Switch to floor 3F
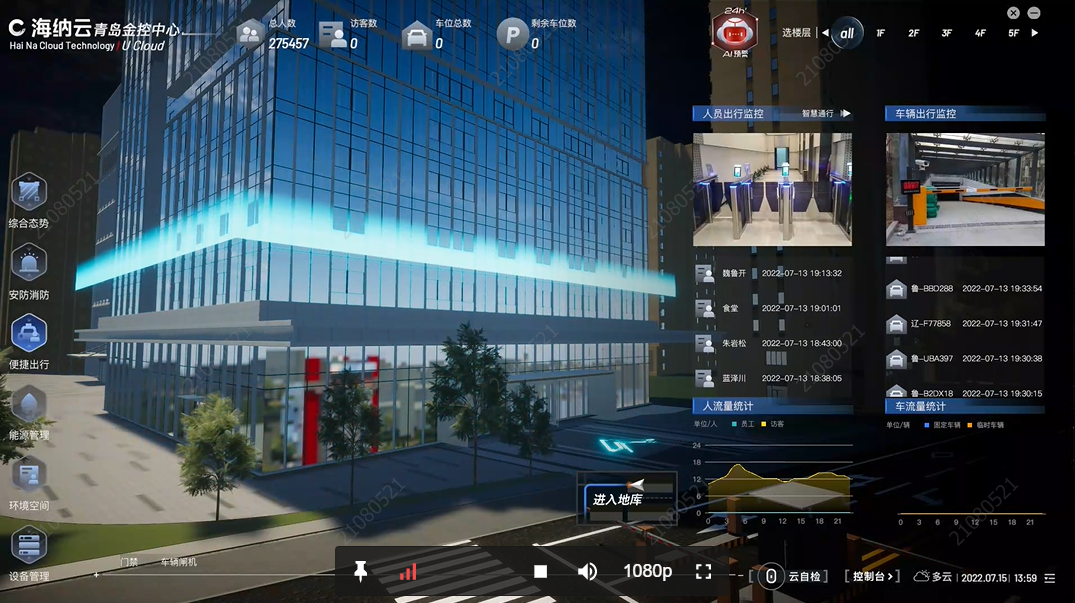1075x603 pixels. point(947,34)
